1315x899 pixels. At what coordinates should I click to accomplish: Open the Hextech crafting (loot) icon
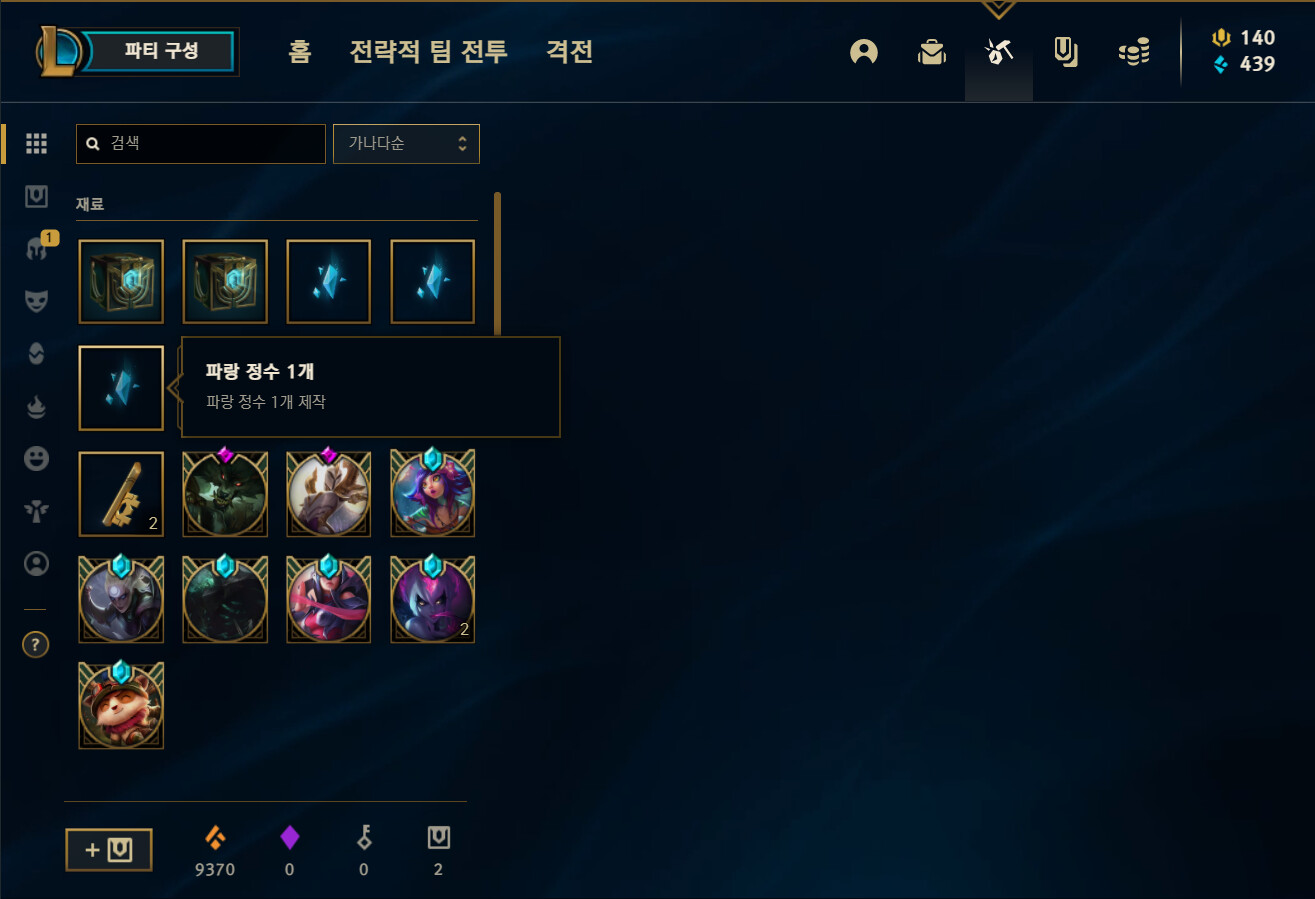(x=998, y=52)
